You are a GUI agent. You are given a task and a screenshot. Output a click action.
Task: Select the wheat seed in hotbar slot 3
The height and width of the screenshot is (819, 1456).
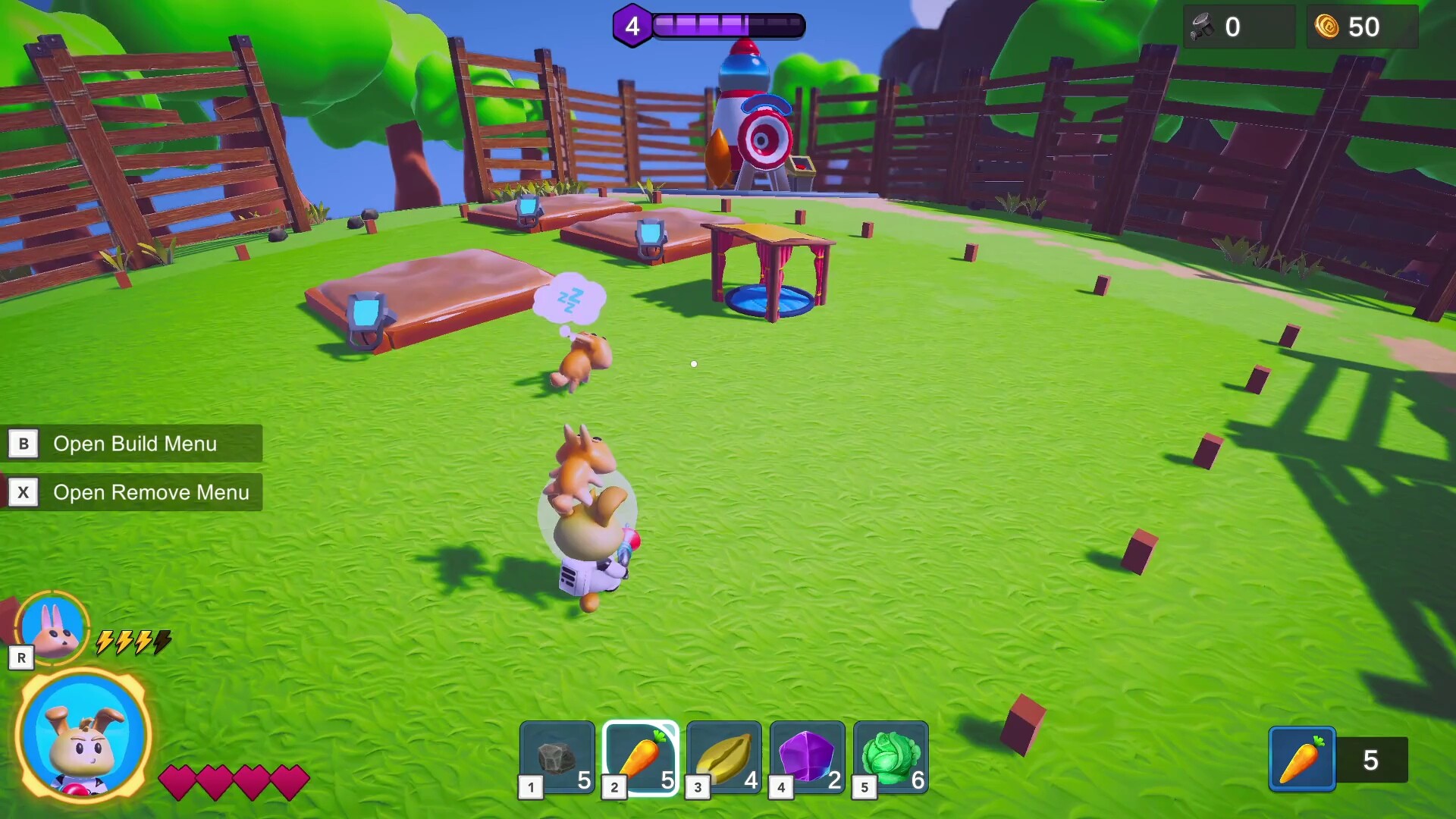pos(724,756)
